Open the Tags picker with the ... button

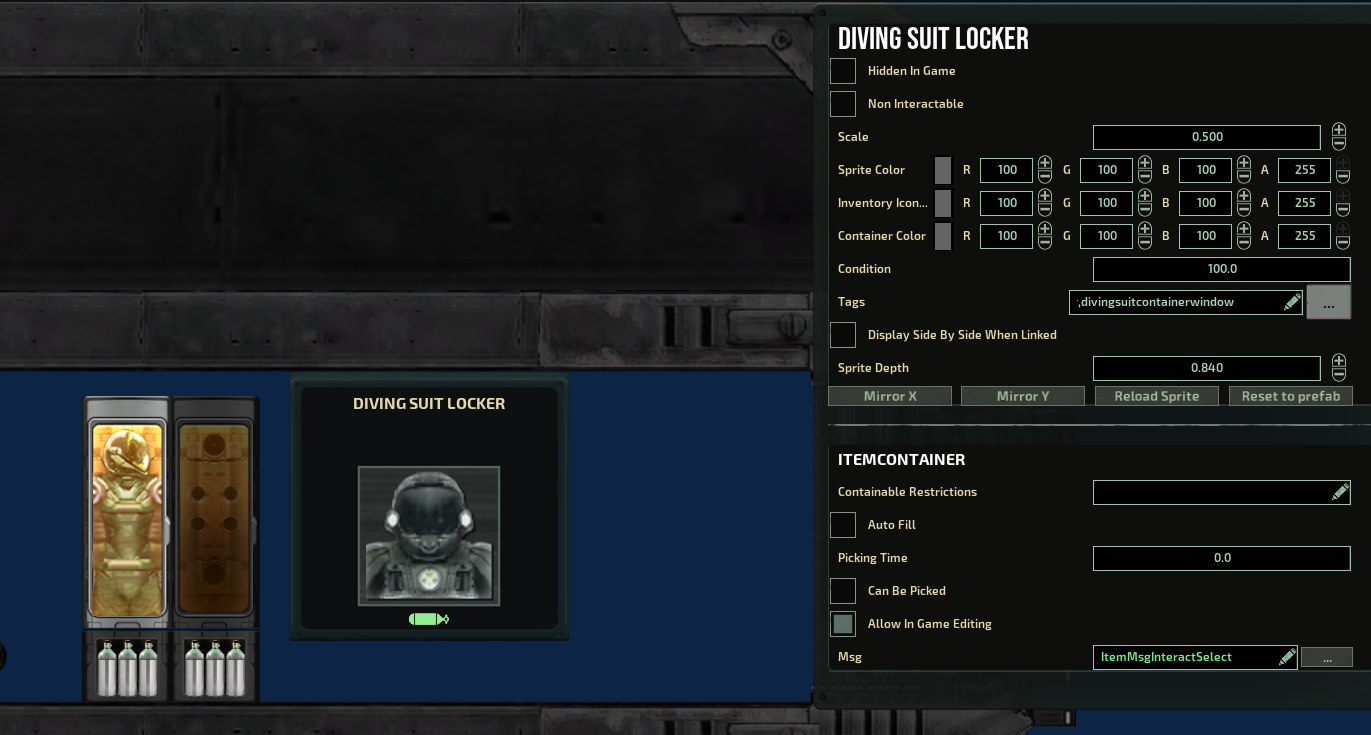[1328, 301]
